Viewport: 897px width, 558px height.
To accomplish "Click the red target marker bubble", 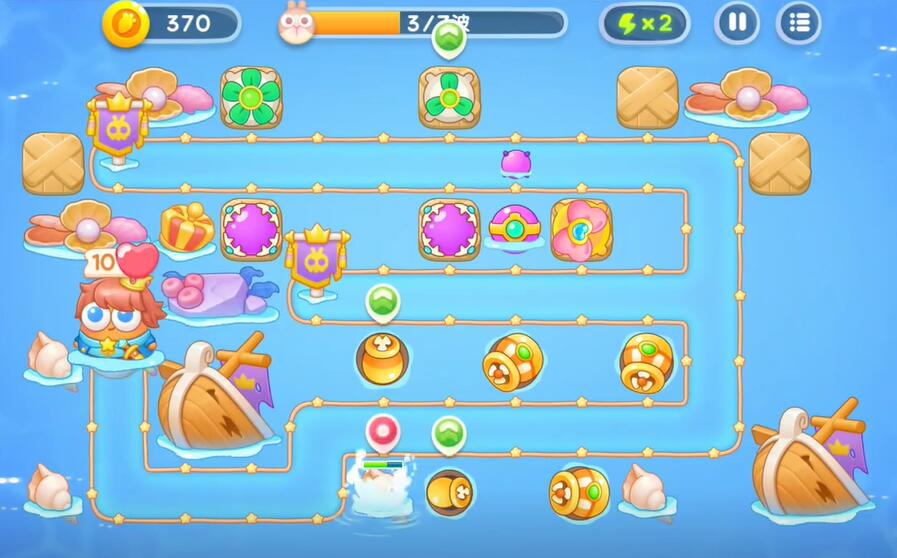I will tap(383, 433).
